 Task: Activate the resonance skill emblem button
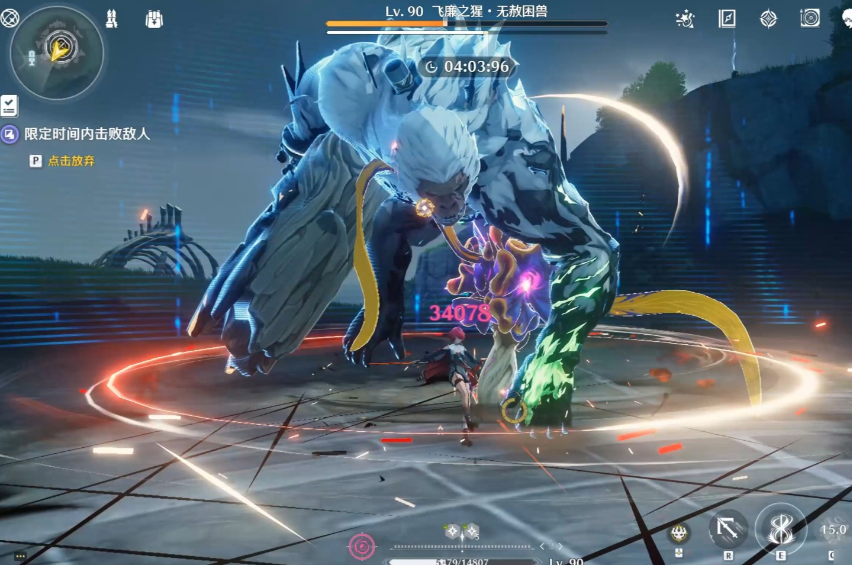click(780, 528)
